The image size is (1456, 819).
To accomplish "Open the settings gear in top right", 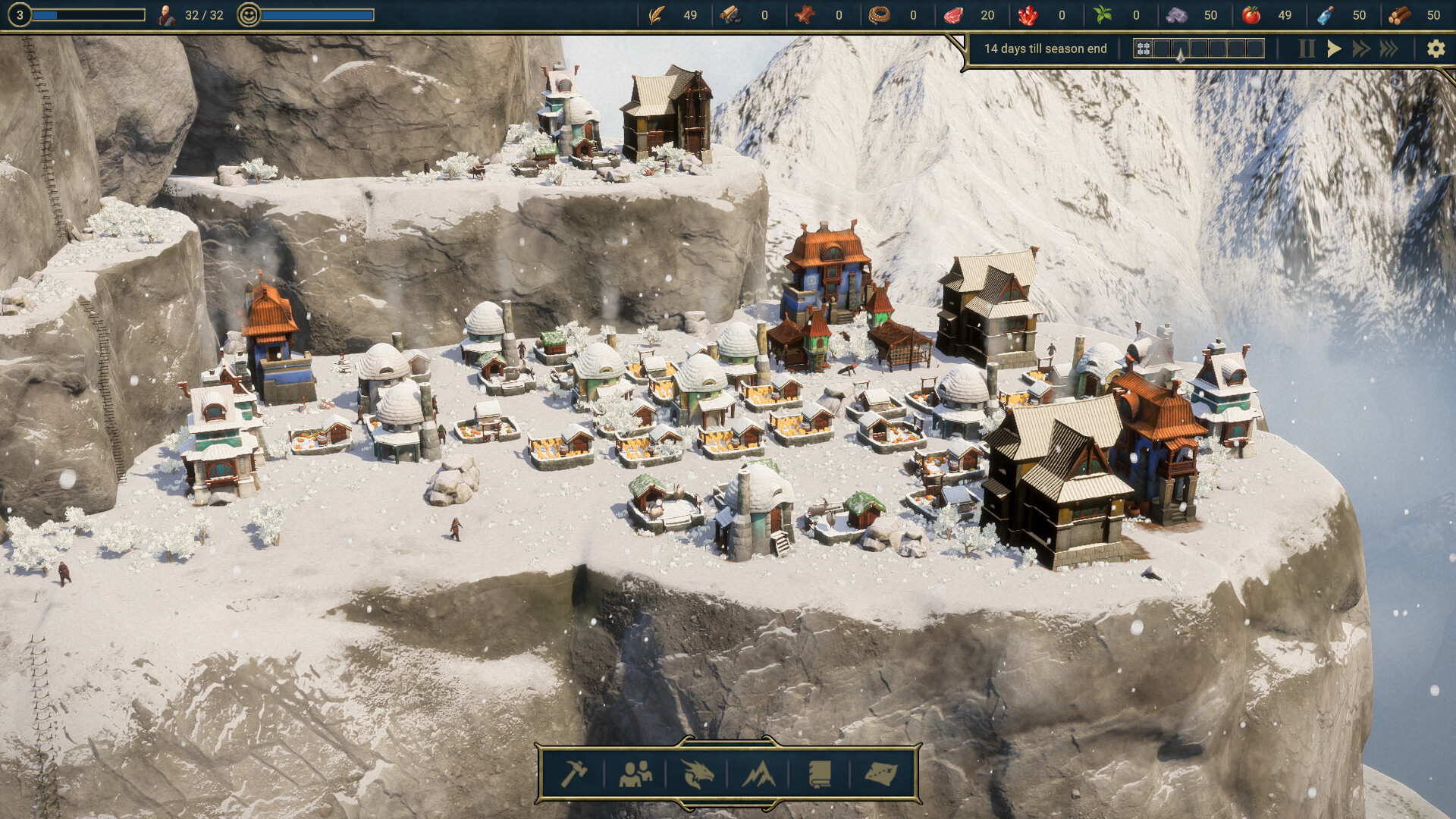I will (1436, 48).
